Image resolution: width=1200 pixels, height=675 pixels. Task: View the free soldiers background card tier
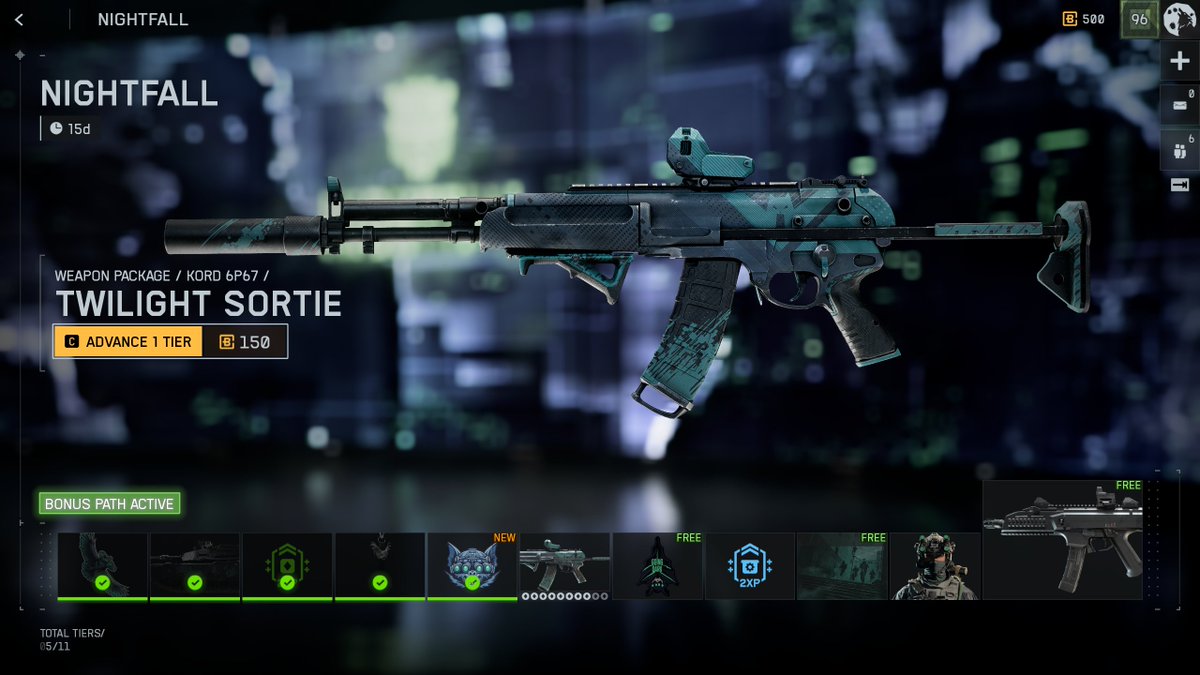click(x=842, y=566)
